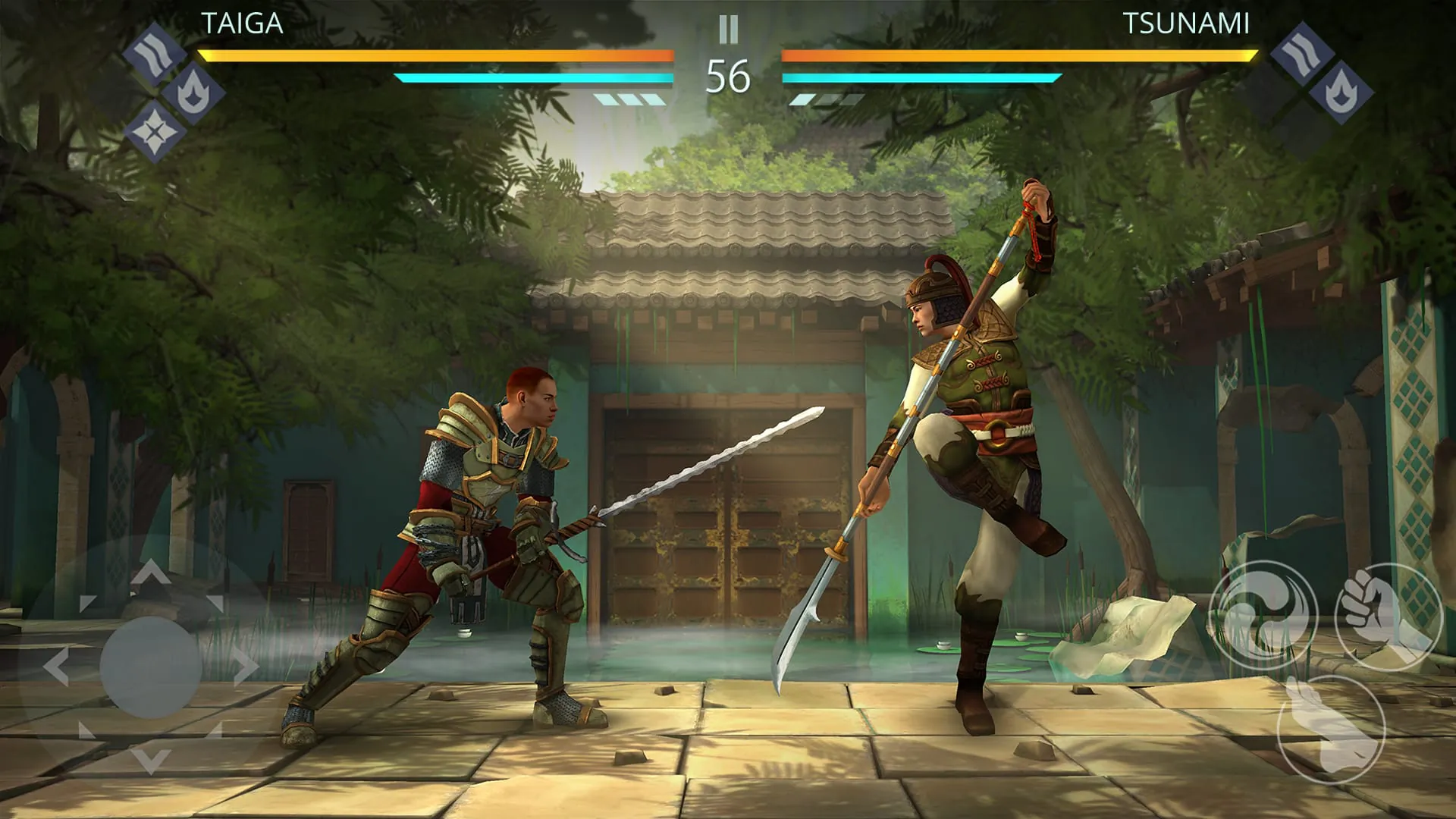Select Taiga's shuriken ability icon
Image resolution: width=1456 pixels, height=819 pixels.
click(153, 131)
